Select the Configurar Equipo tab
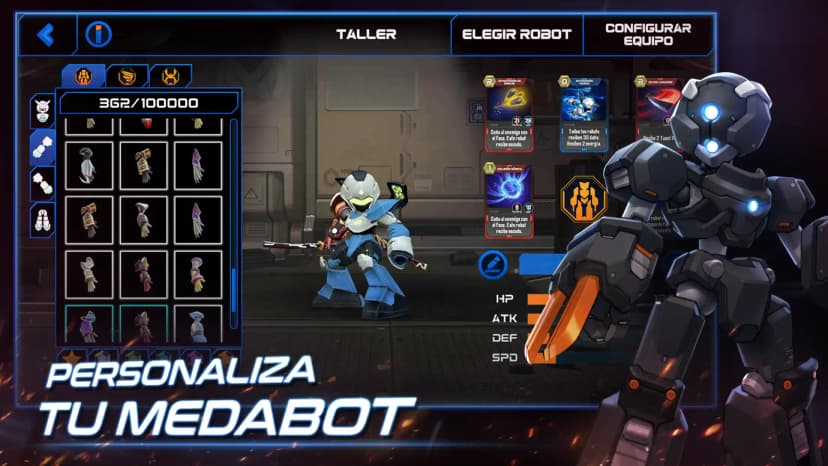The width and height of the screenshot is (828, 466). (647, 34)
